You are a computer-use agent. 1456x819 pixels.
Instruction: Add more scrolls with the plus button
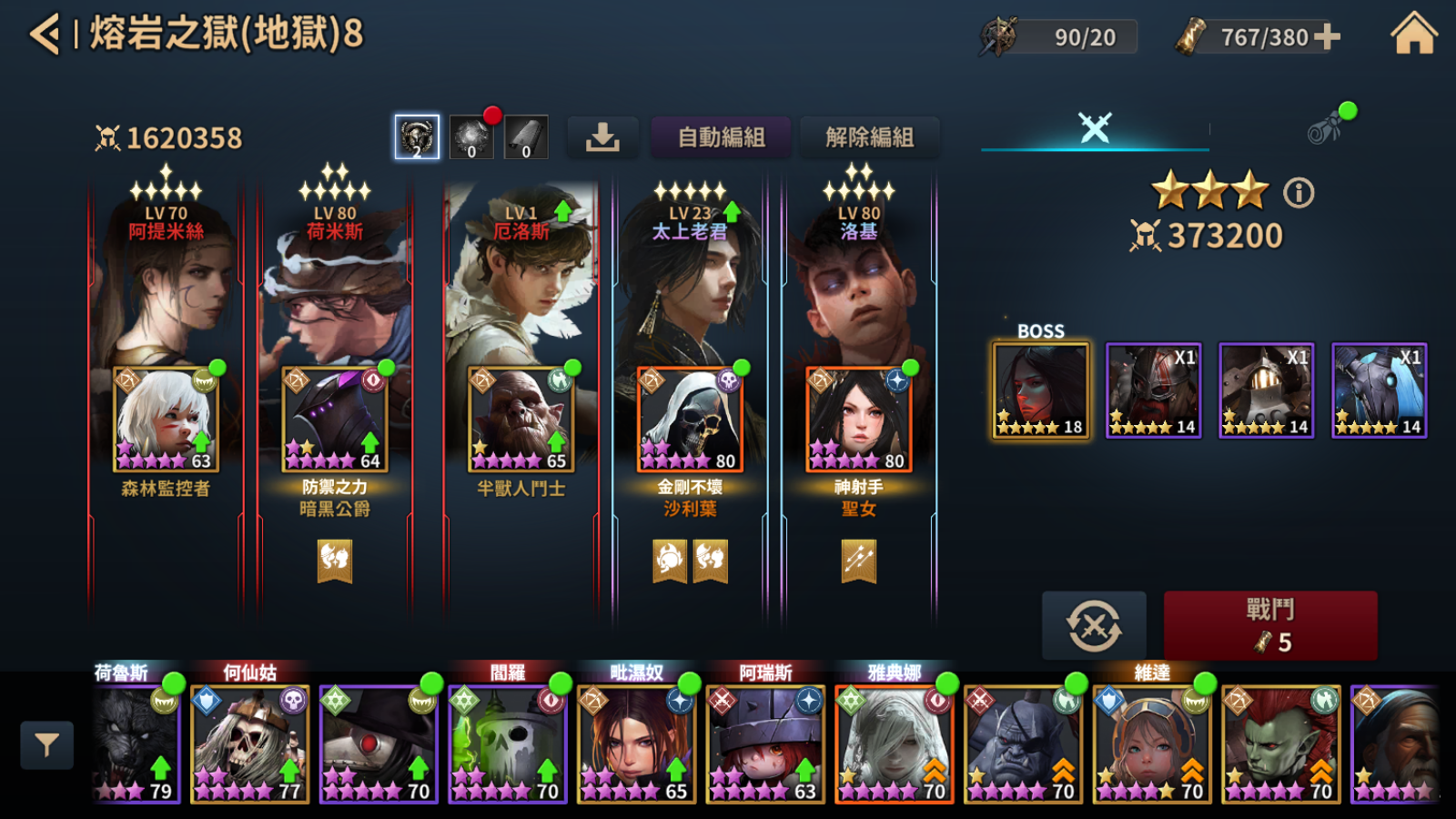click(x=1328, y=36)
